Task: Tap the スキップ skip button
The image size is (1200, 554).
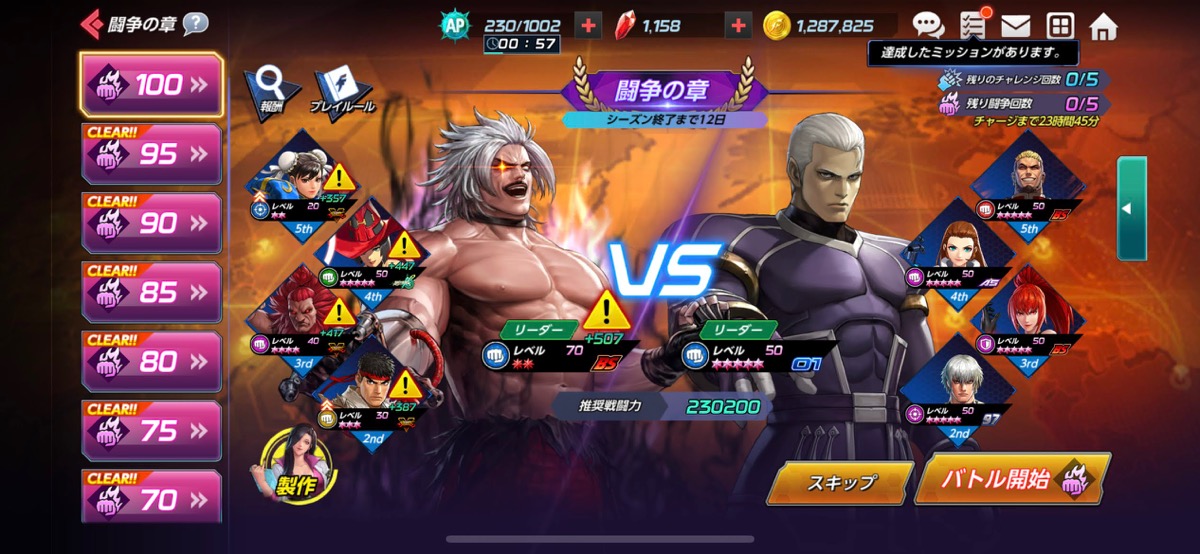Action: 840,482
